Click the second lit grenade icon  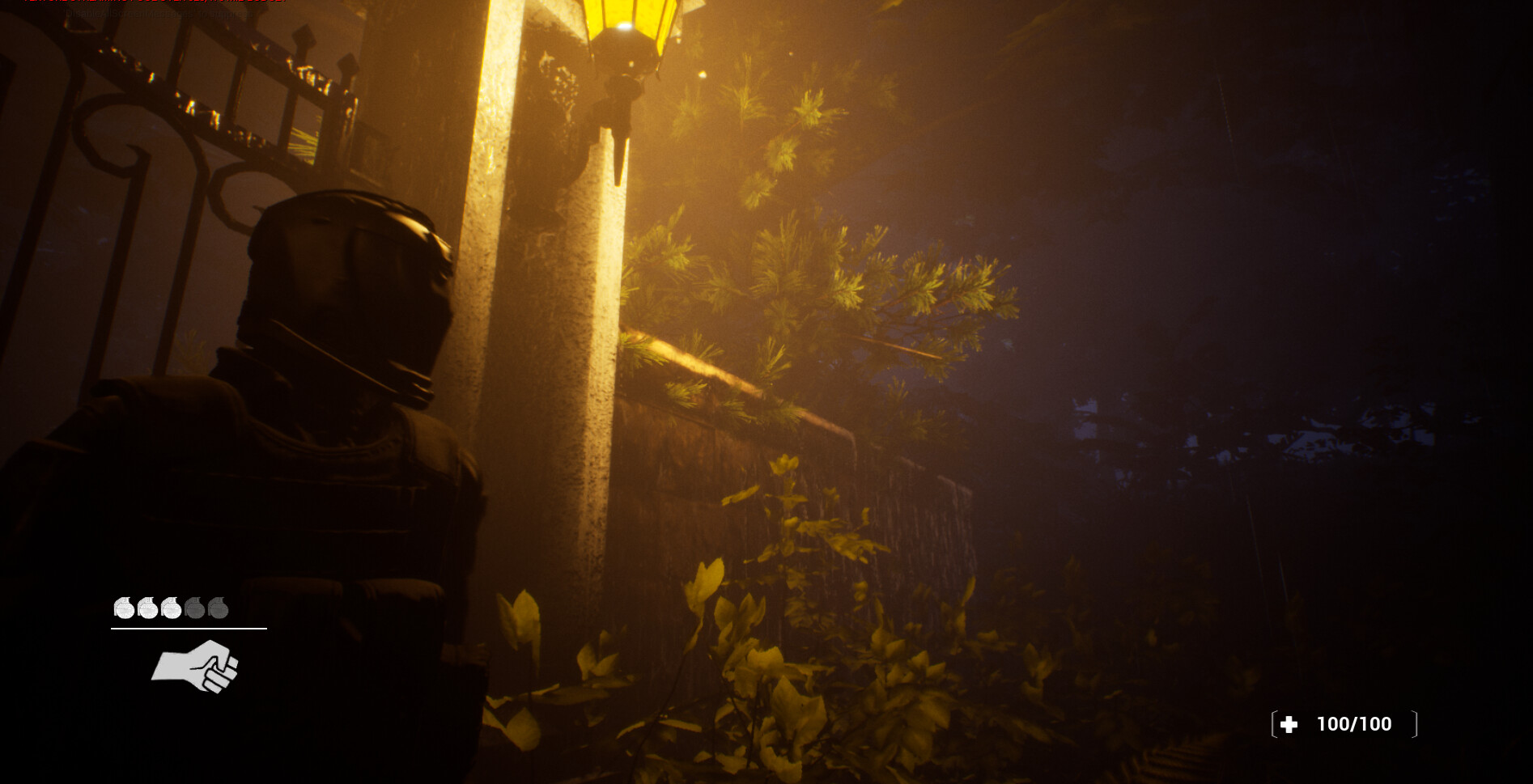pyautogui.click(x=147, y=608)
